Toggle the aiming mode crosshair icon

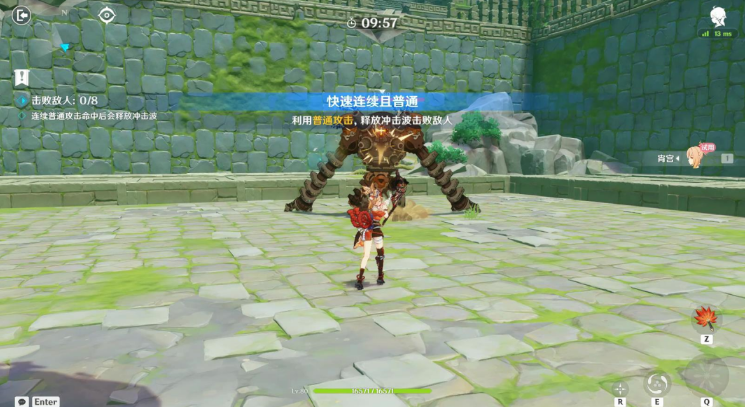pyautogui.click(x=620, y=388)
